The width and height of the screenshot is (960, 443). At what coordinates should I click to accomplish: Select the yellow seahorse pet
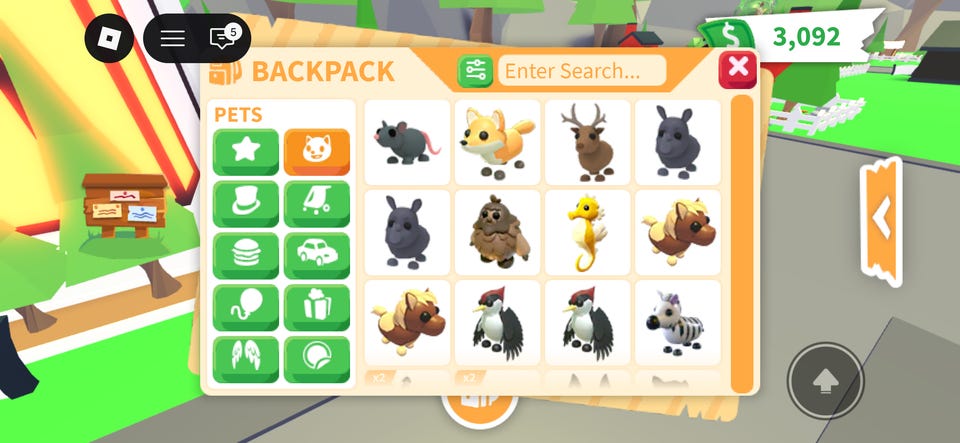[587, 232]
